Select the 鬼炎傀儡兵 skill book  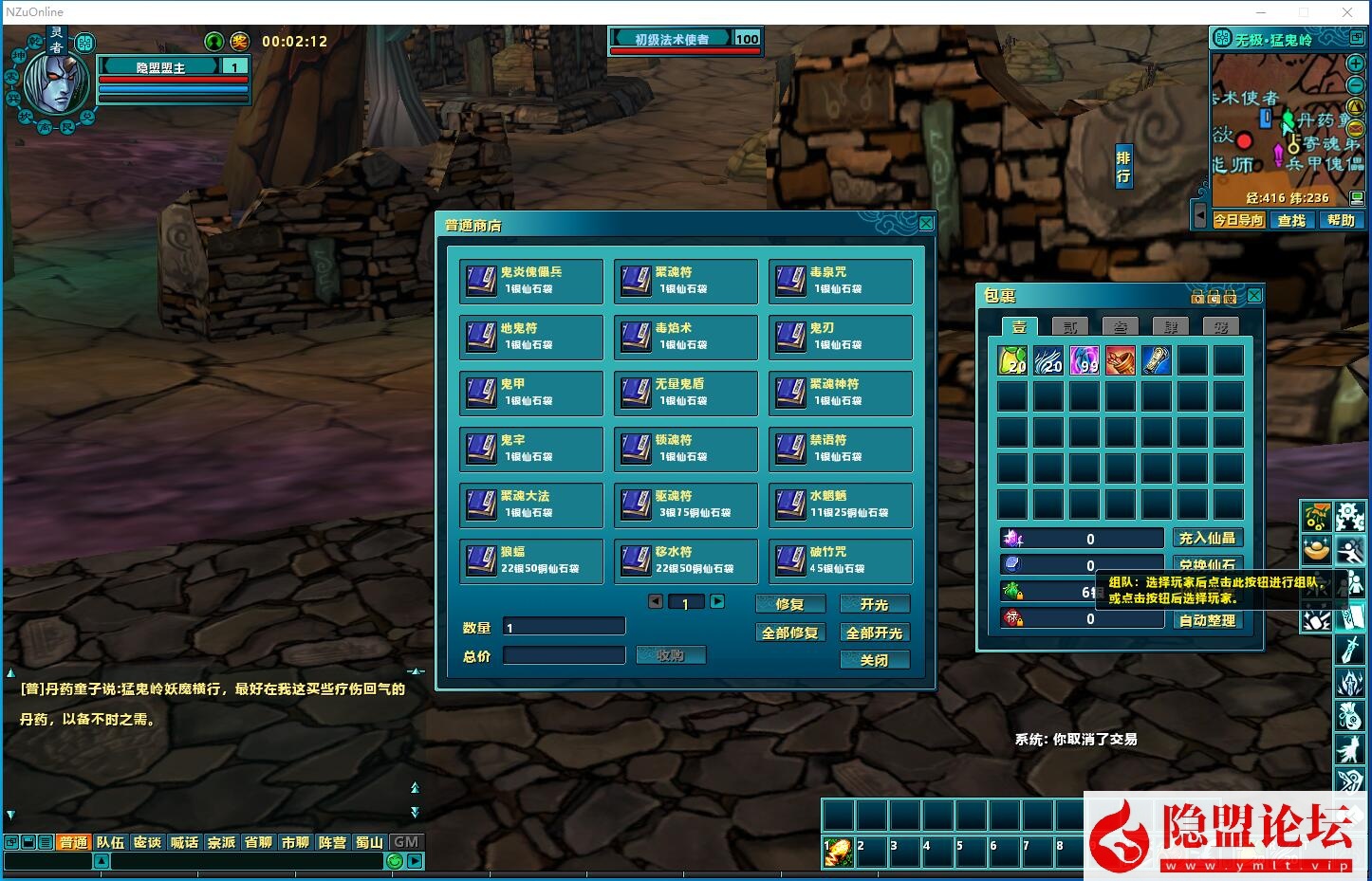(x=530, y=281)
